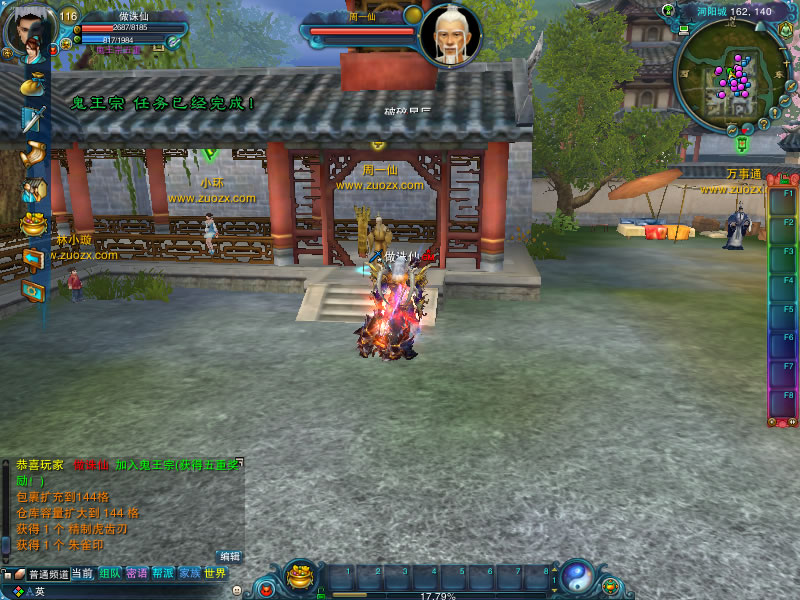Collapse the sidebar with the arrow signpost
Image resolution: width=800 pixels, height=600 pixels.
33,258
